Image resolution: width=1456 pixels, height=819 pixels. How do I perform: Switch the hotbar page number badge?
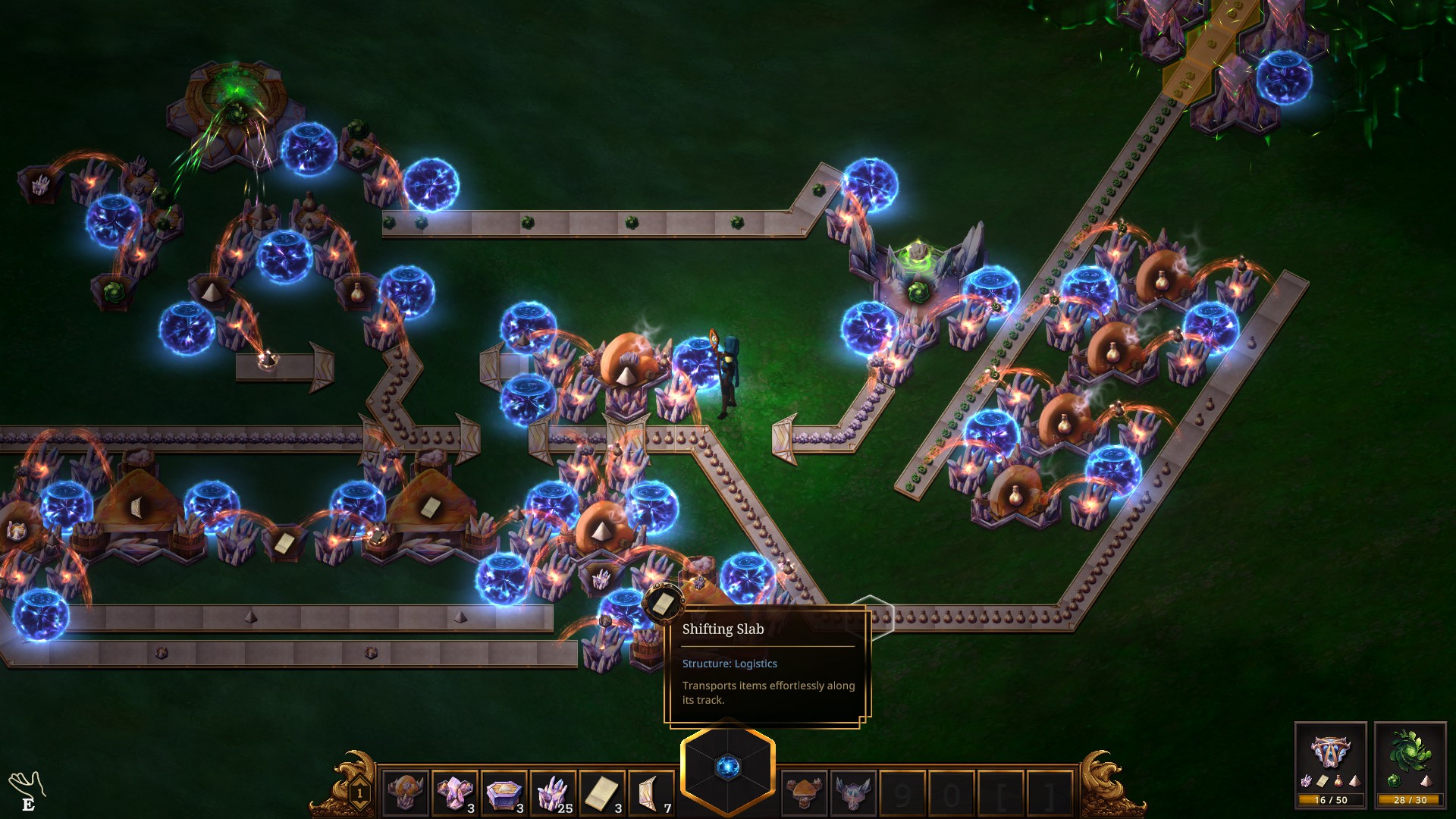point(359,794)
